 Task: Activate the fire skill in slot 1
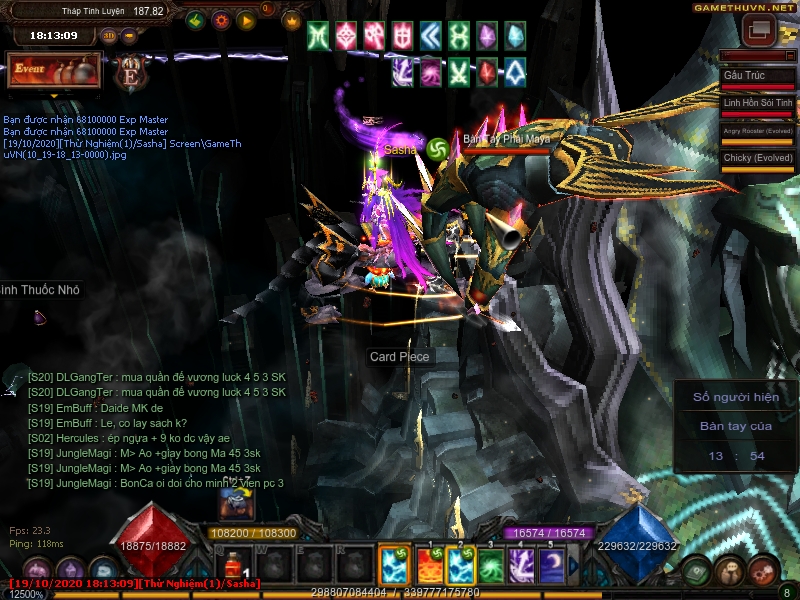(x=429, y=566)
